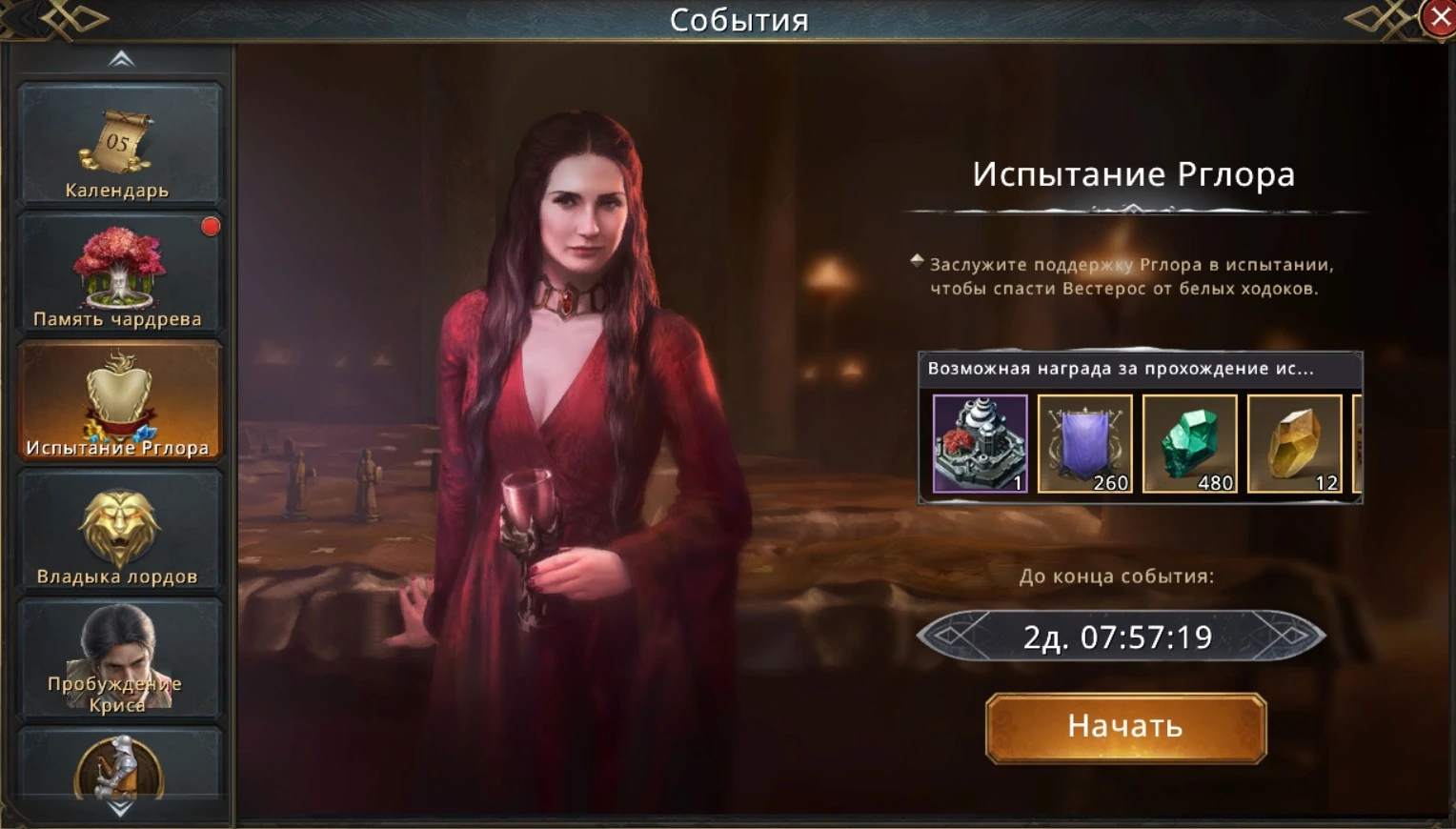The height and width of the screenshot is (829, 1456).
Task: Select the purple banner reward showing 260
Action: pyautogui.click(x=1085, y=443)
